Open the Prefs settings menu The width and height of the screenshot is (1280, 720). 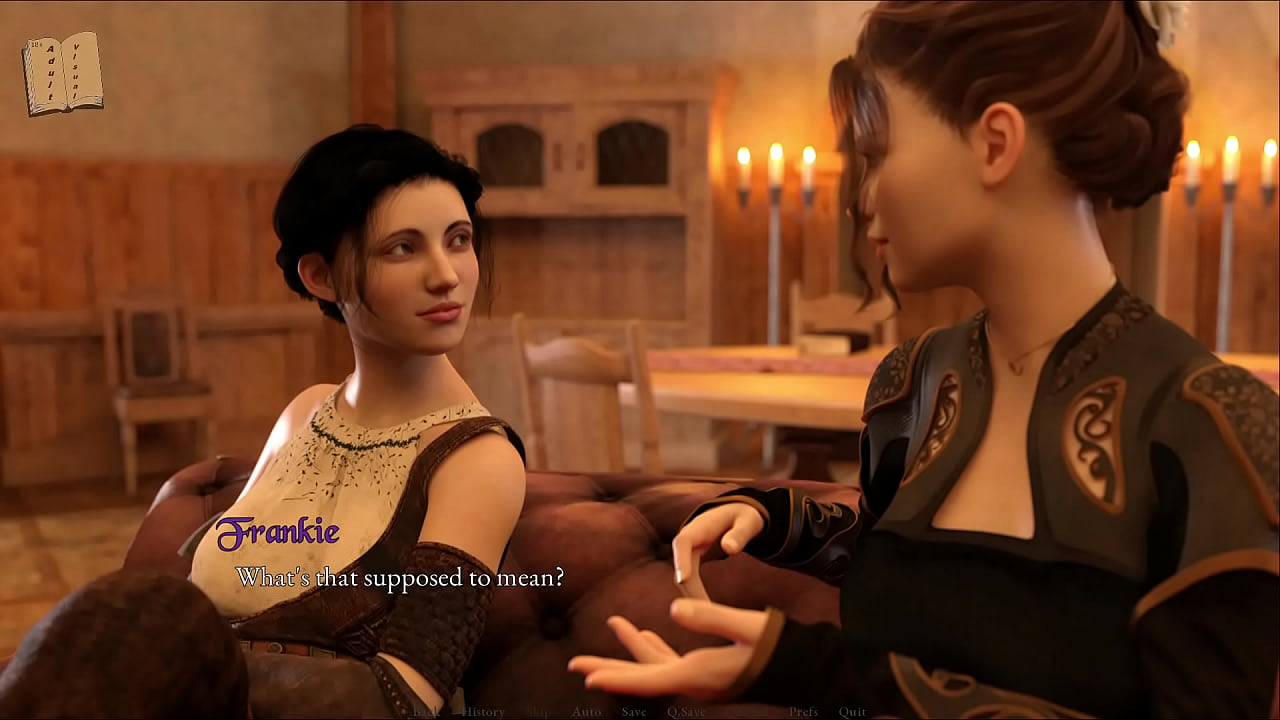click(x=803, y=712)
